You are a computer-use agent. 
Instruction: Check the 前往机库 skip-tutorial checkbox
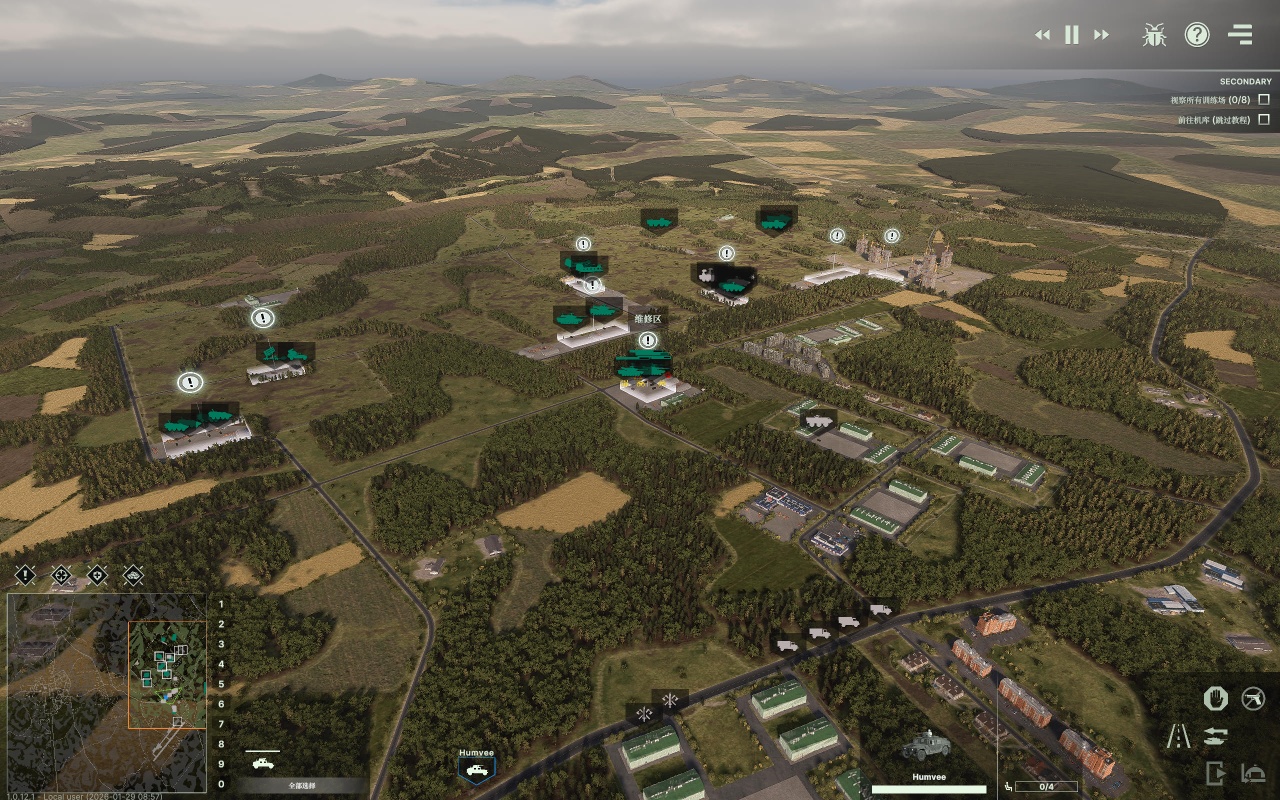coord(1264,121)
